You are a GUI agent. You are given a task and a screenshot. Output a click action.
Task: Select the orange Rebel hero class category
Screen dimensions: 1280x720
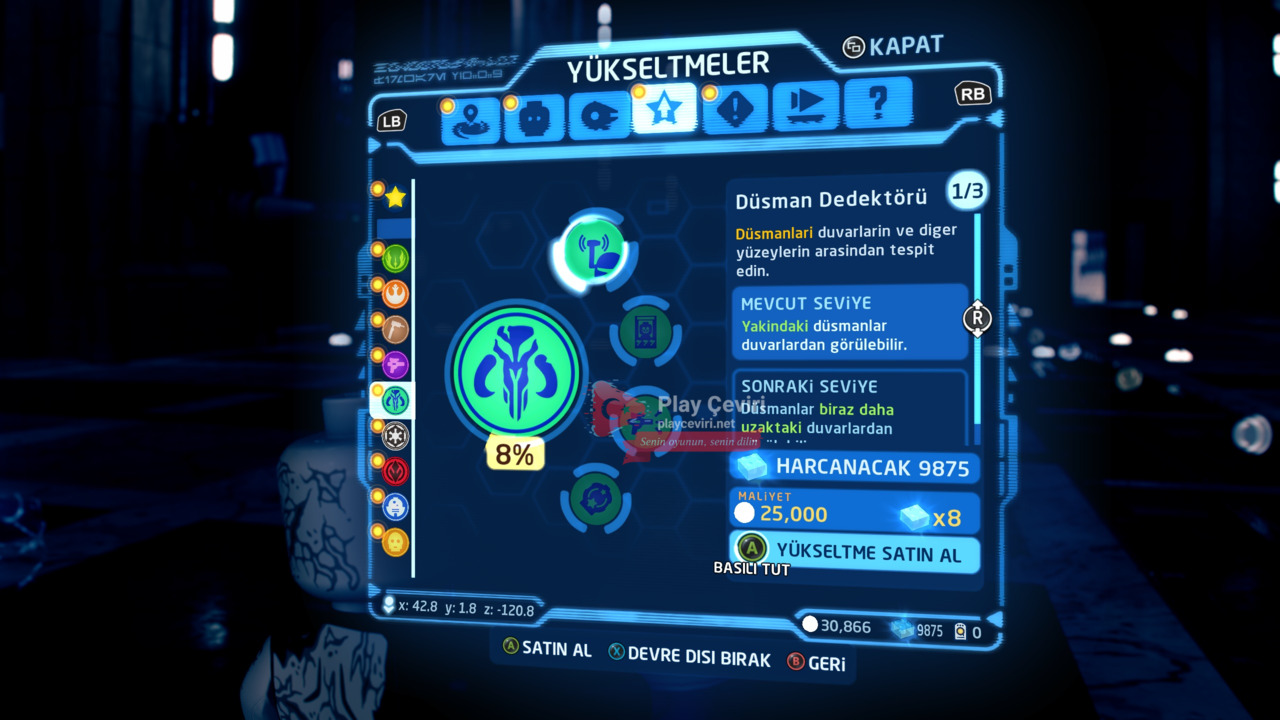(x=395, y=294)
